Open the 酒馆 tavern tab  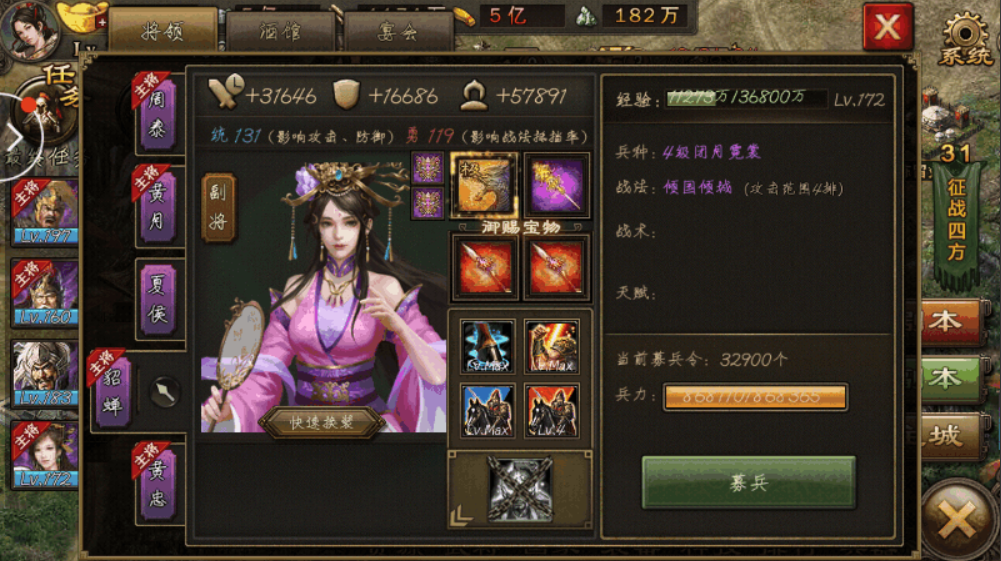[x=280, y=31]
